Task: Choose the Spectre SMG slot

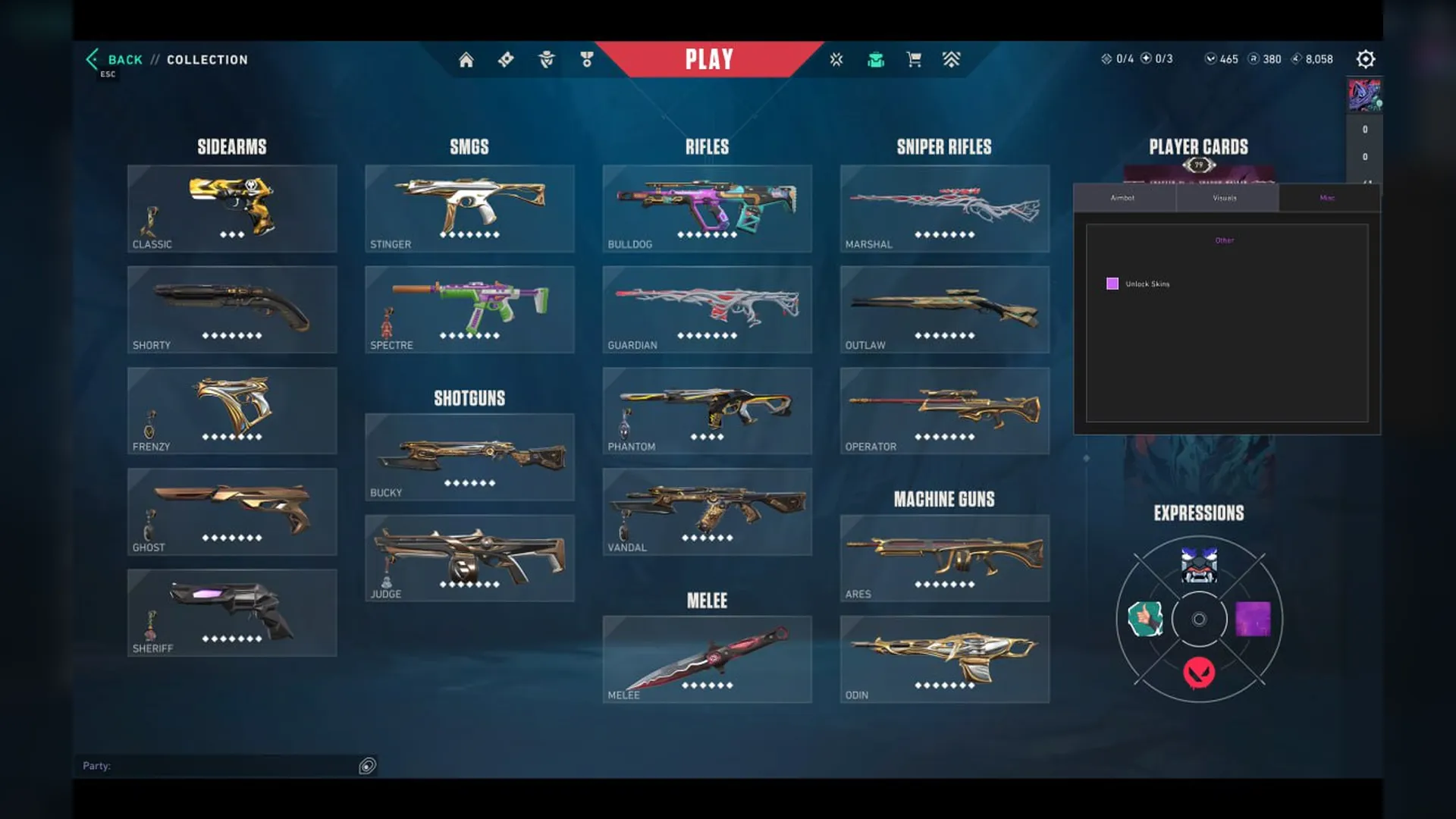Action: point(469,309)
